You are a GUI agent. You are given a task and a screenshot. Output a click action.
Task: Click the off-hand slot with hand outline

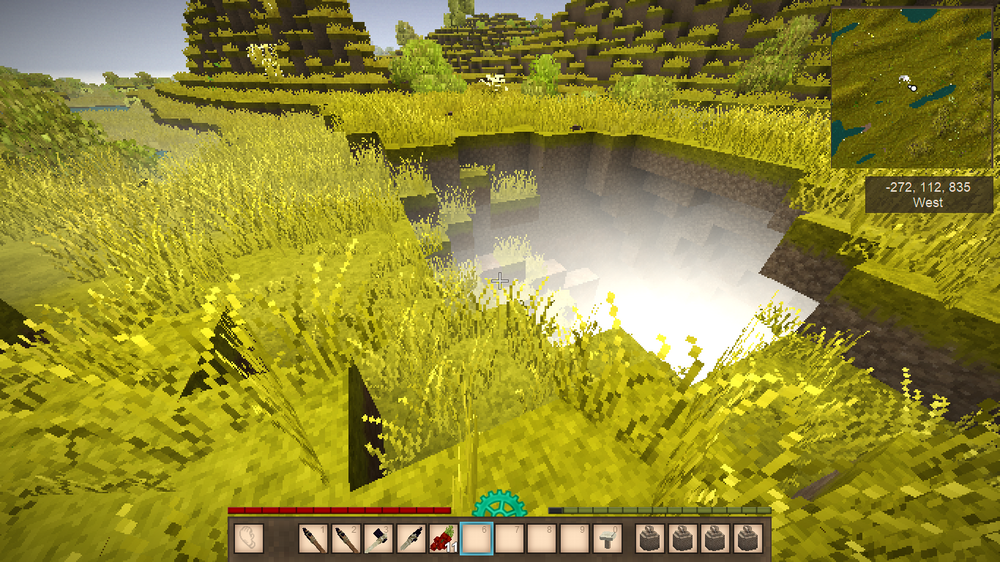(247, 539)
